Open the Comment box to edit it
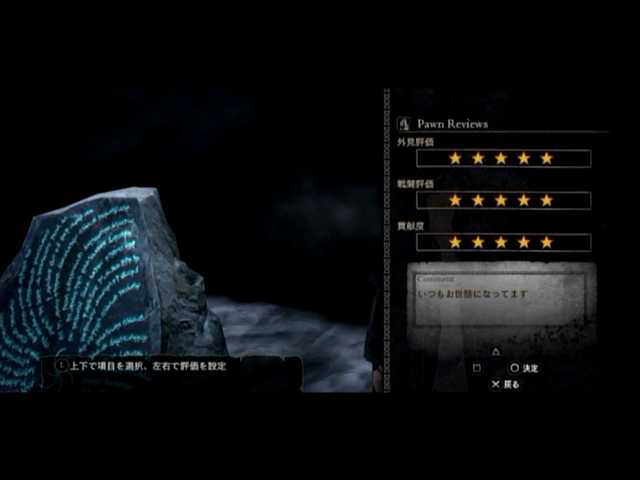 coord(503,298)
